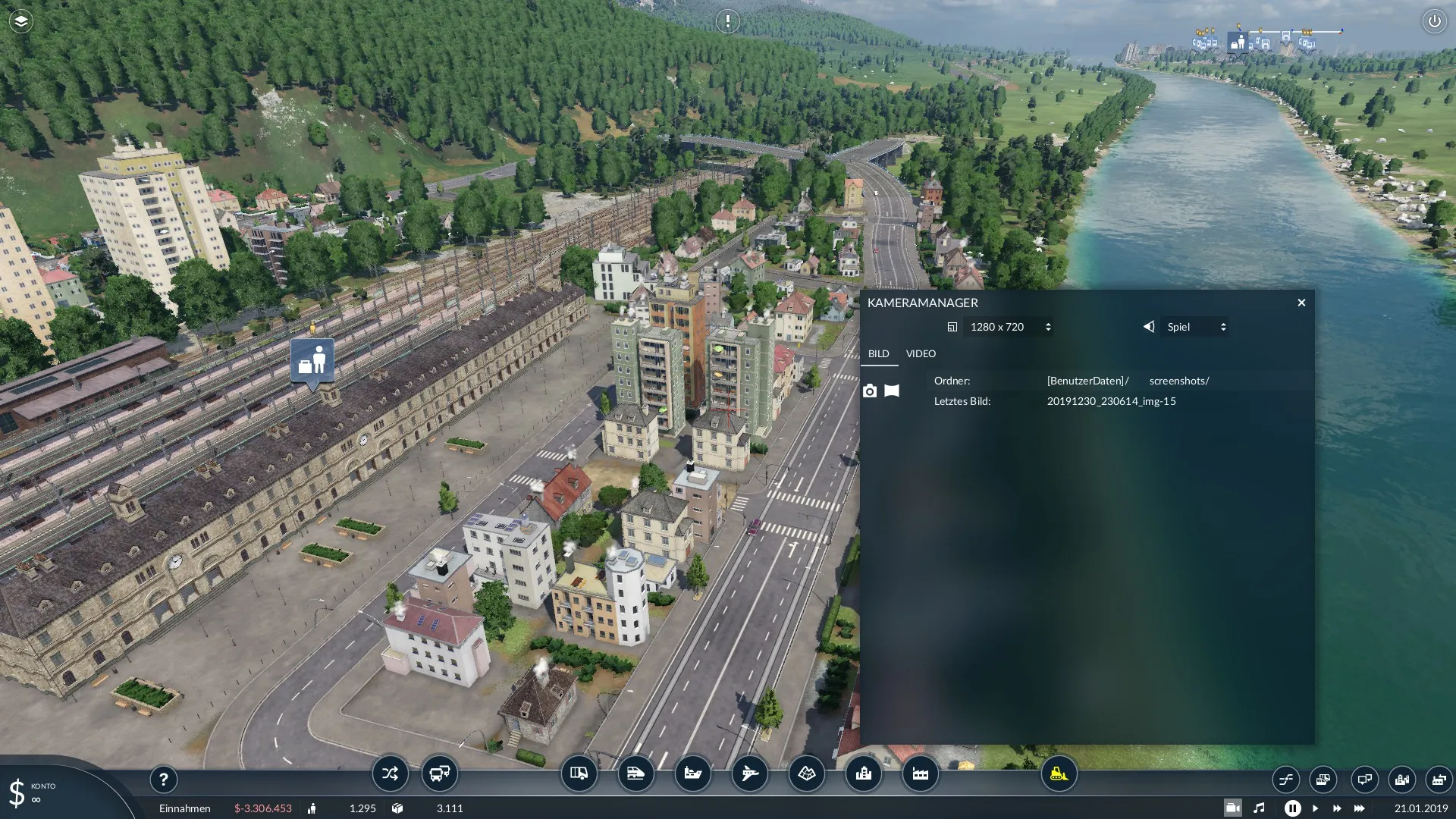Viewport: 1456px width, 819px height.
Task: Pause the game simulation
Action: click(x=1292, y=808)
